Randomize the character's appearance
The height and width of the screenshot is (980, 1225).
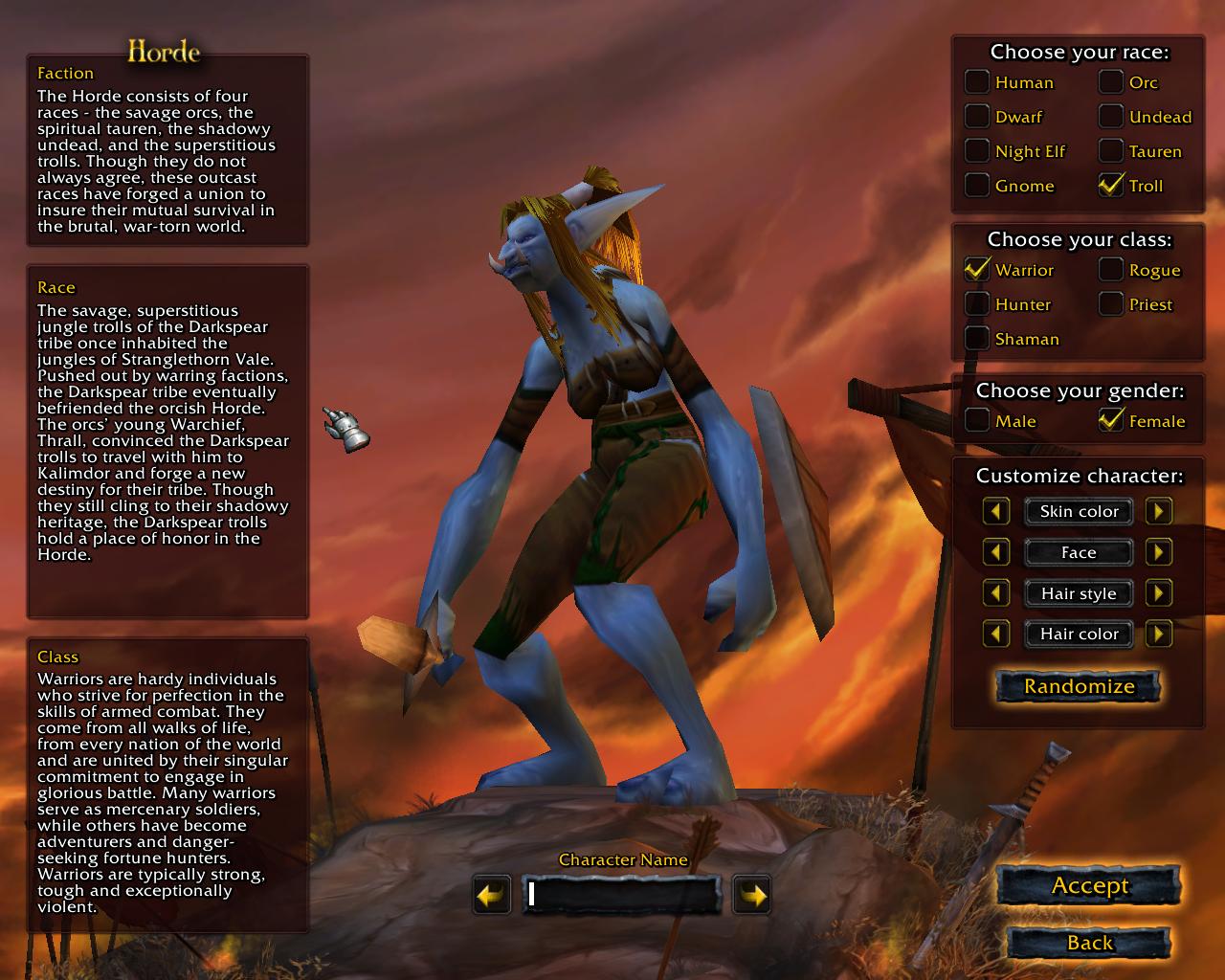[x=1079, y=686]
